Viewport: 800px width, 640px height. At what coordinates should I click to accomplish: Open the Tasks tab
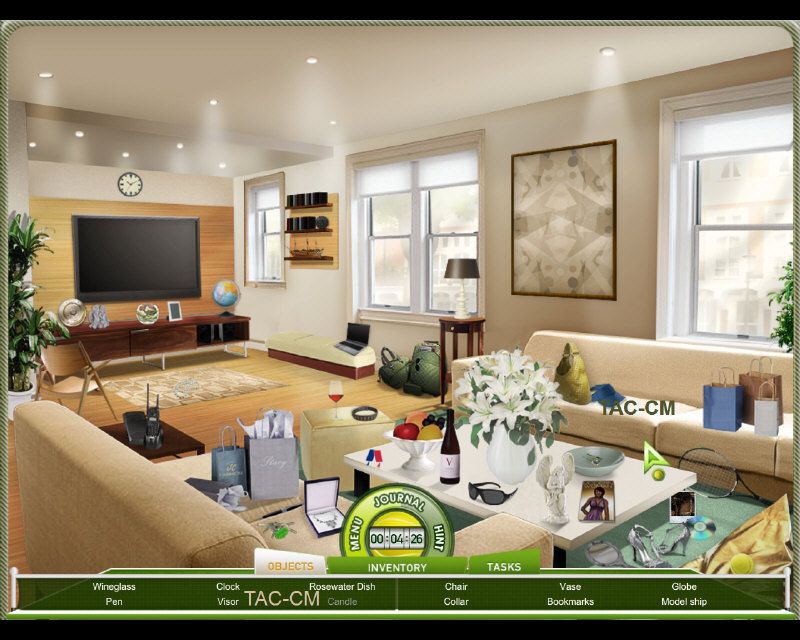[504, 567]
